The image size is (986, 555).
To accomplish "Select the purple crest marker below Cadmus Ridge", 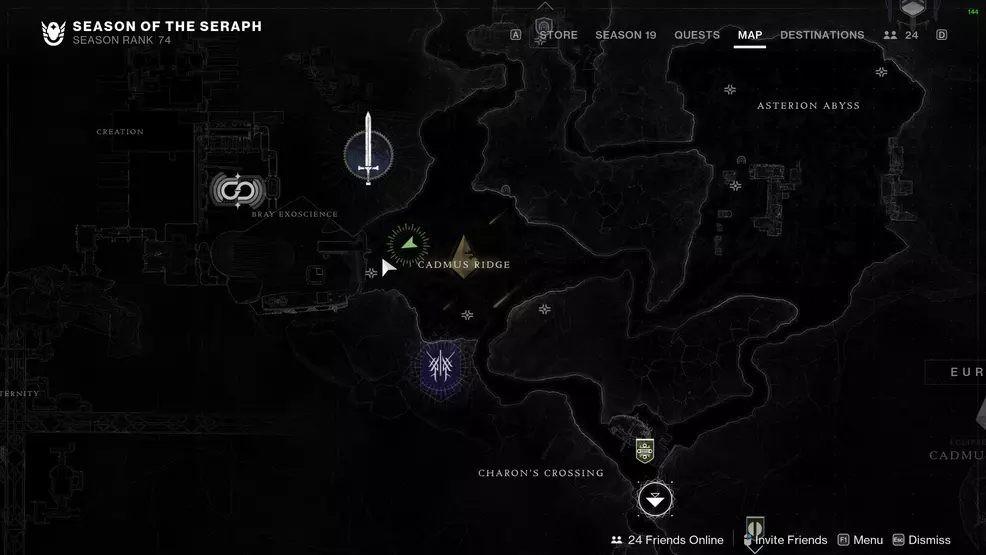I will [439, 365].
